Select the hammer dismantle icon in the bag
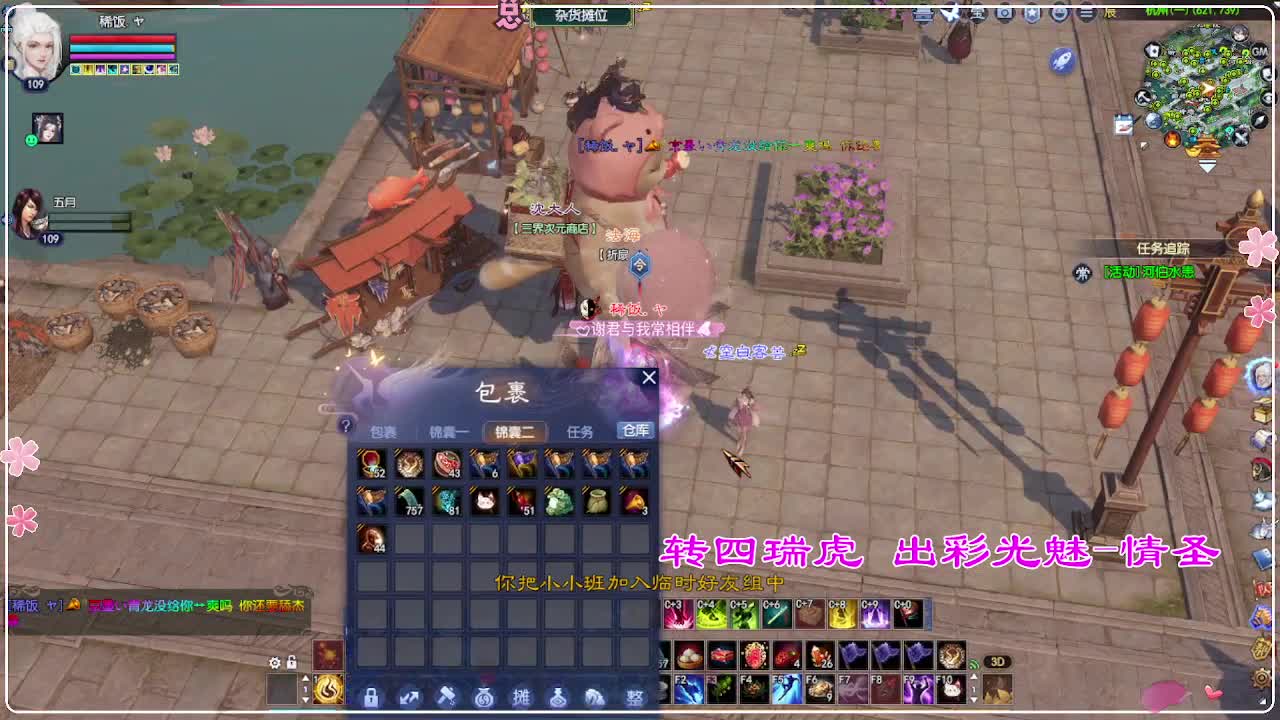Viewport: 1280px width, 720px height. click(446, 697)
